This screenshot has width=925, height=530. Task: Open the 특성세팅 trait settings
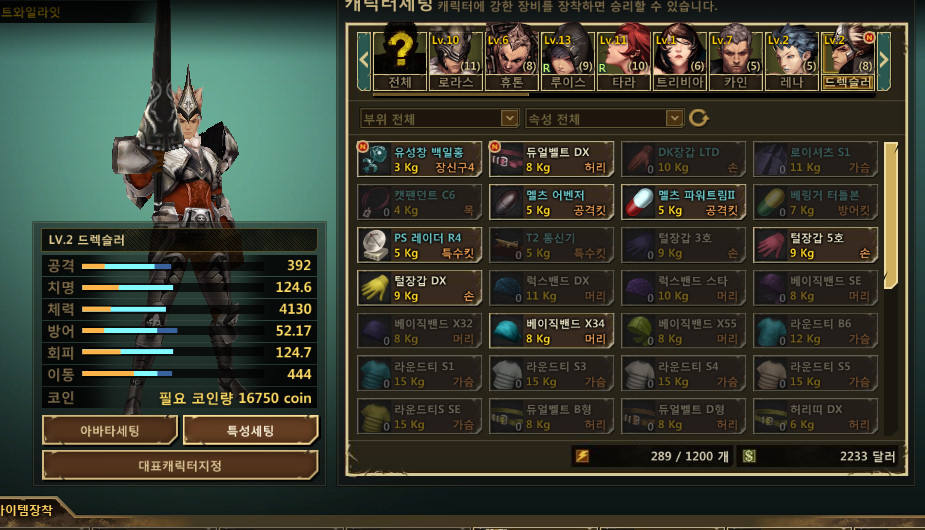coord(251,430)
